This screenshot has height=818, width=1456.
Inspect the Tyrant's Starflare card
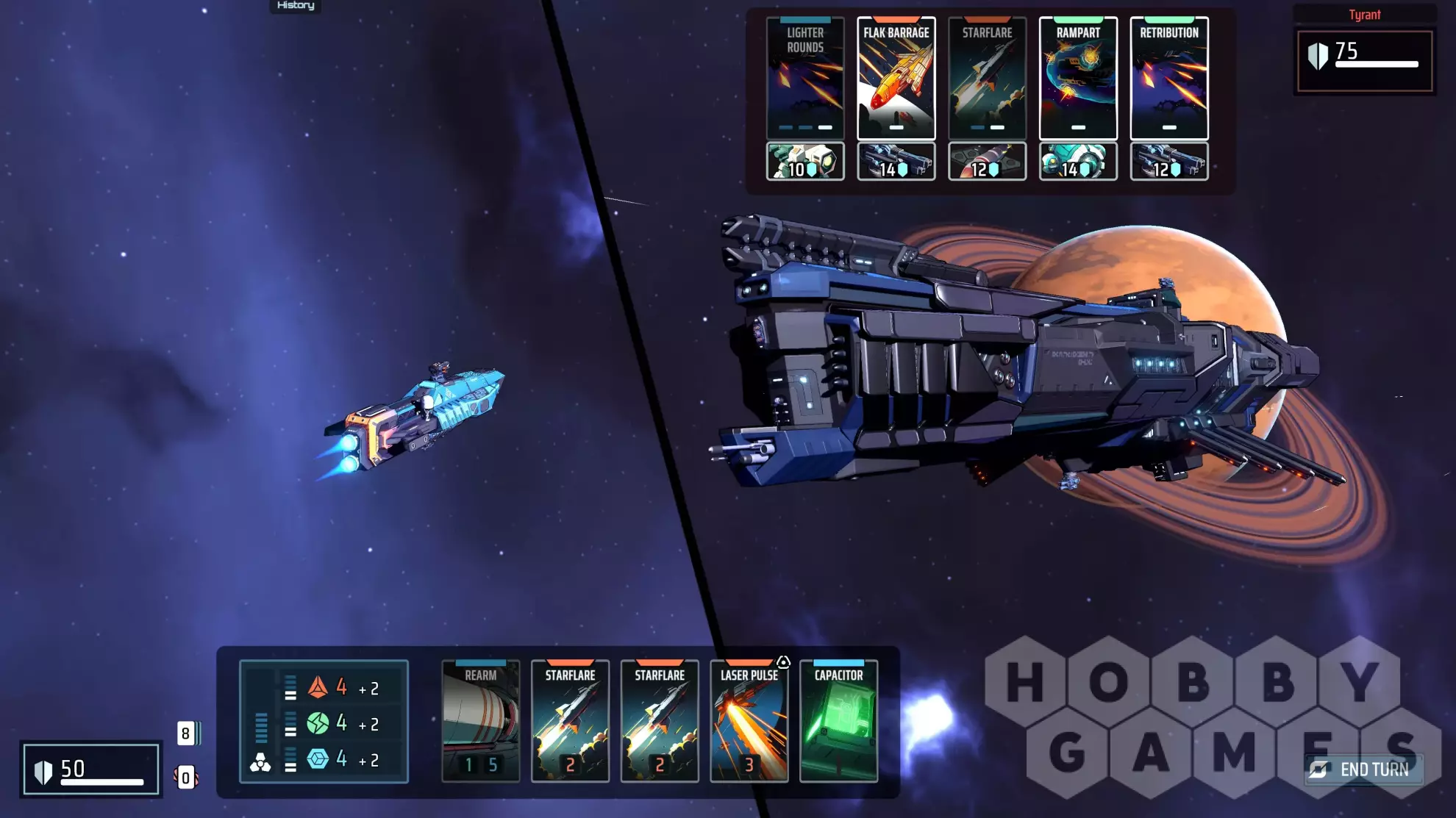[987, 78]
